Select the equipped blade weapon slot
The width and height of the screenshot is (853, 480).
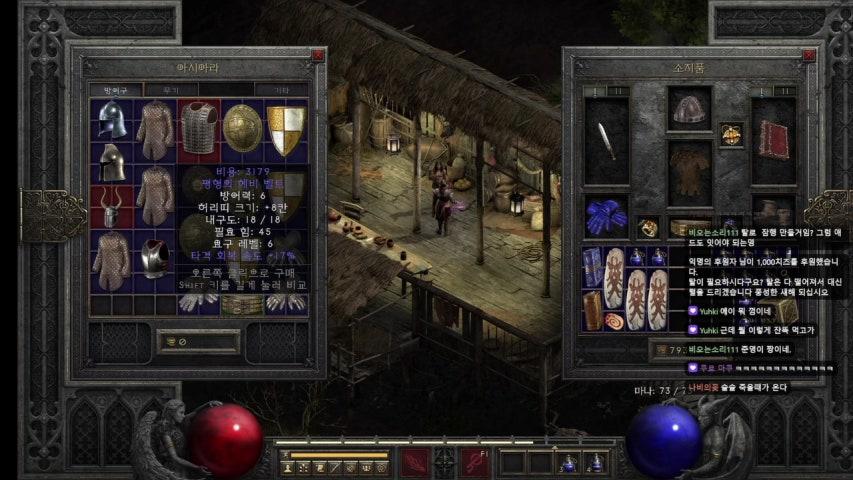point(606,140)
